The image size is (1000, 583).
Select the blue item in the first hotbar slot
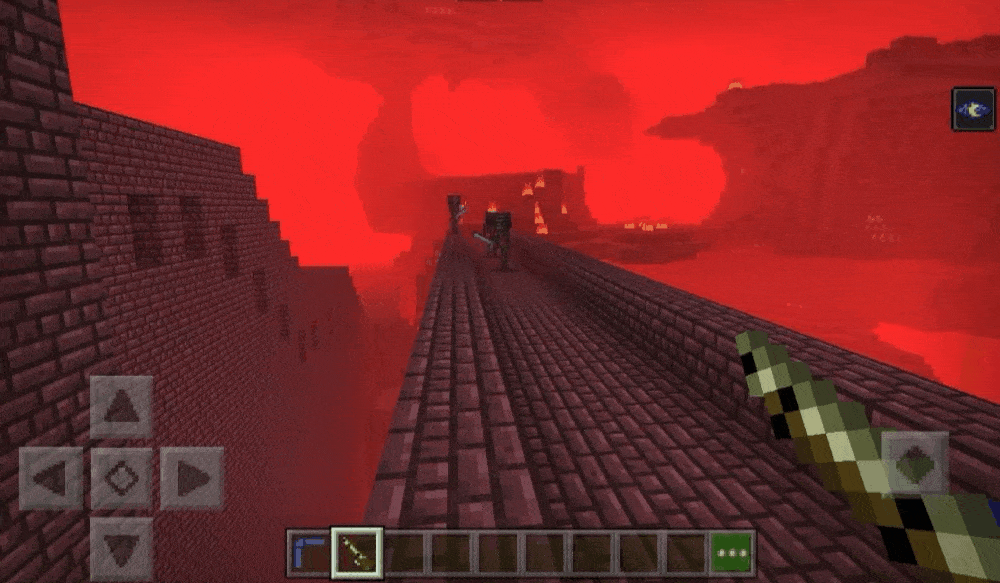(309, 552)
